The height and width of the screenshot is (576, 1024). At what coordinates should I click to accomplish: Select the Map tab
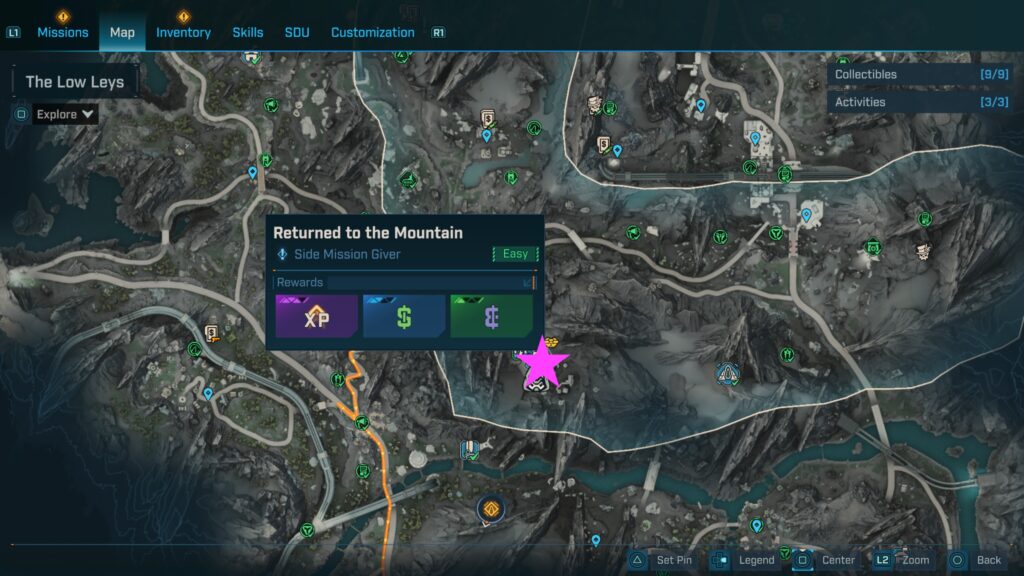coord(122,32)
